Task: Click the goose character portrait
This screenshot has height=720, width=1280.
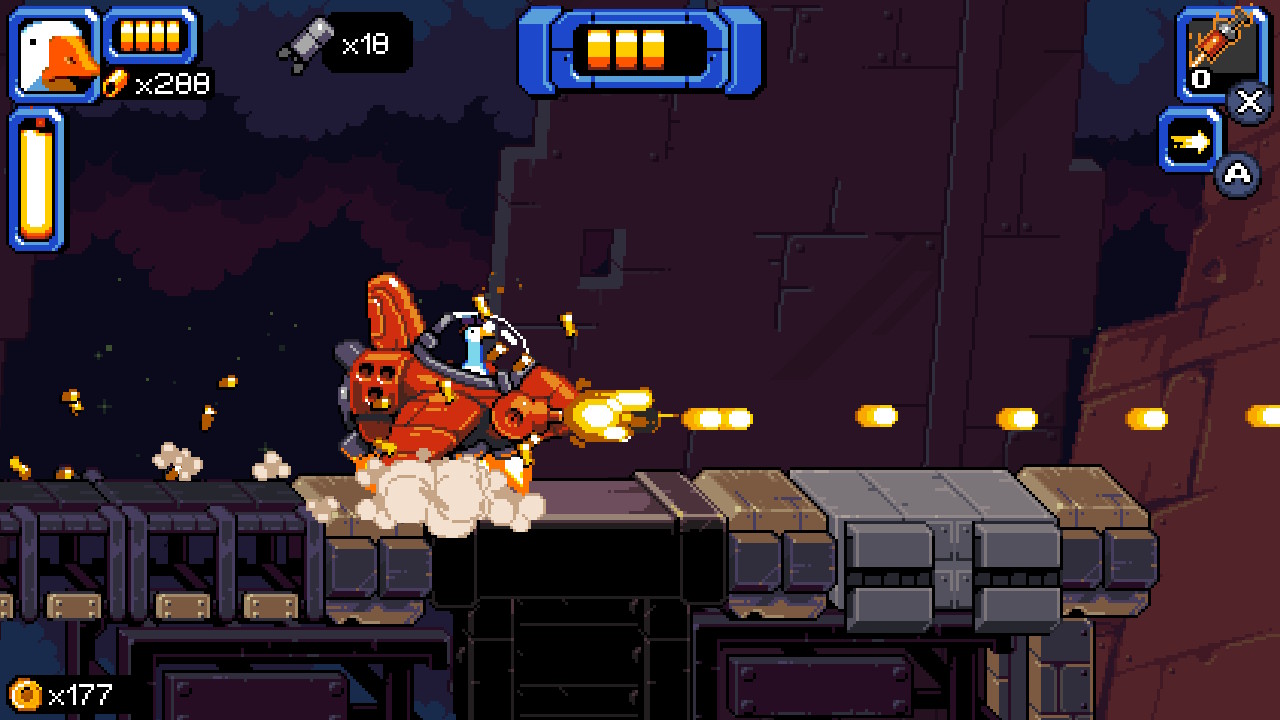Action: coord(55,55)
